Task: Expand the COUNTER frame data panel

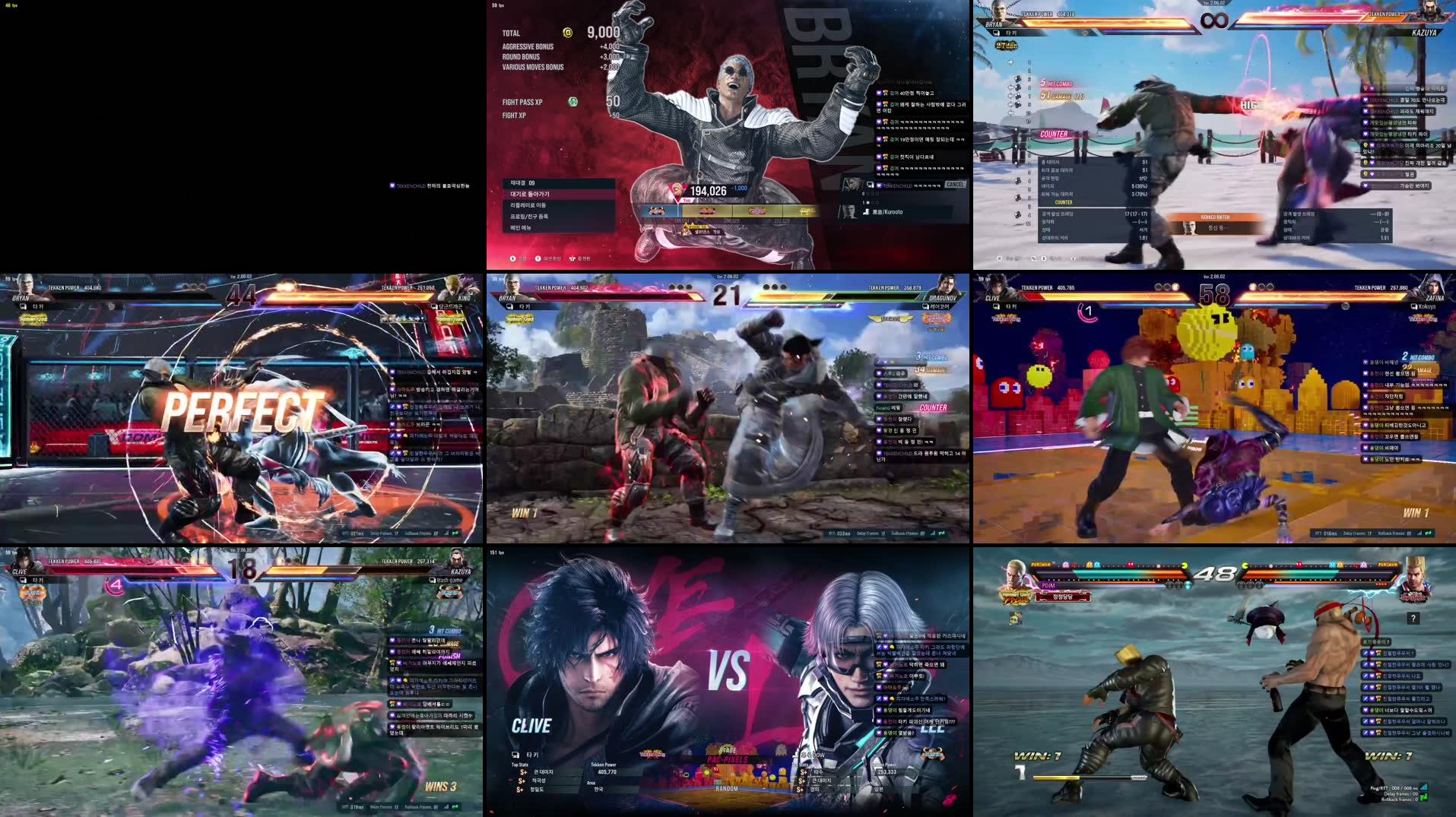Action: [1063, 202]
